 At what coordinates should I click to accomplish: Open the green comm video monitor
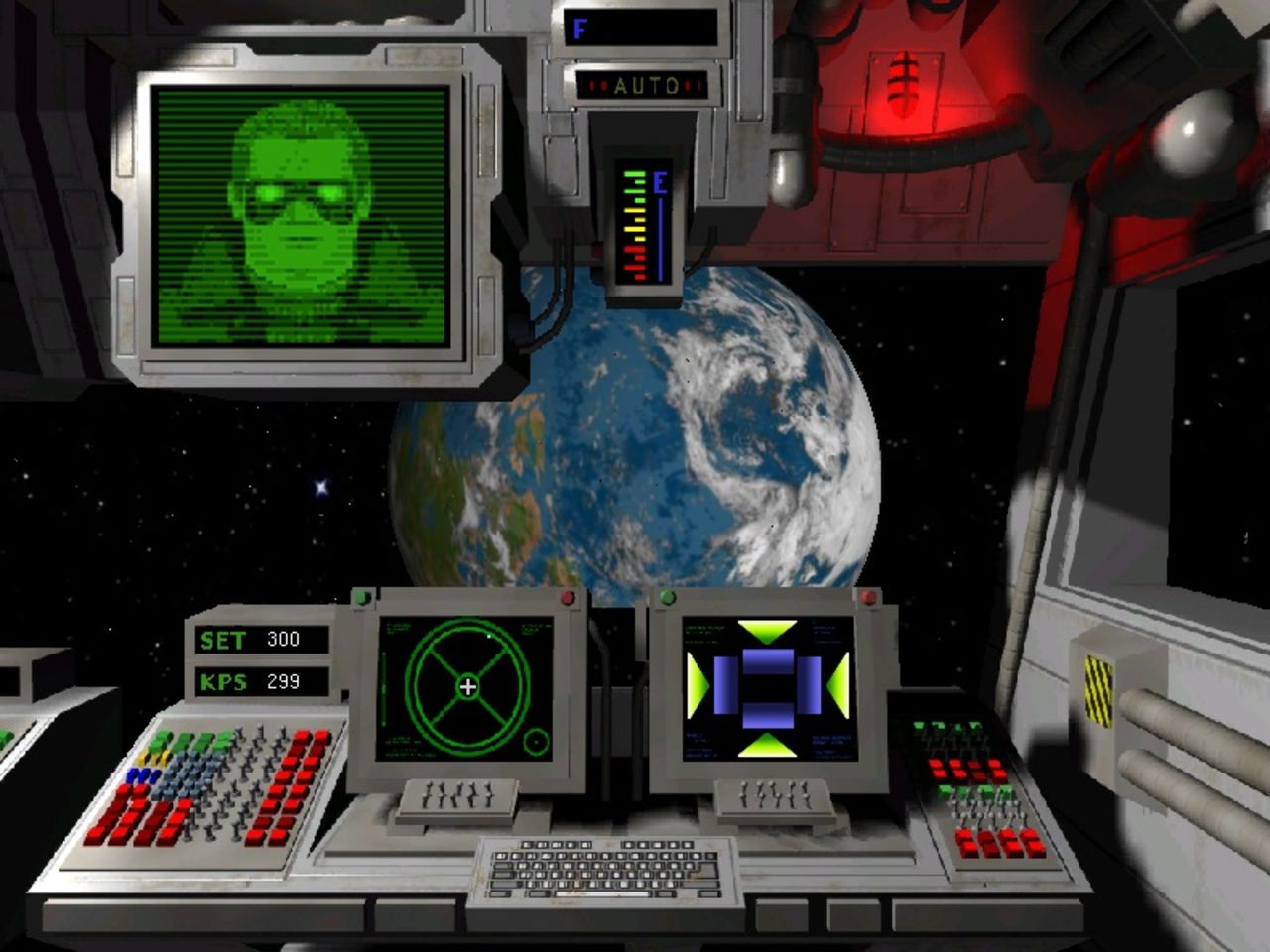303,215
